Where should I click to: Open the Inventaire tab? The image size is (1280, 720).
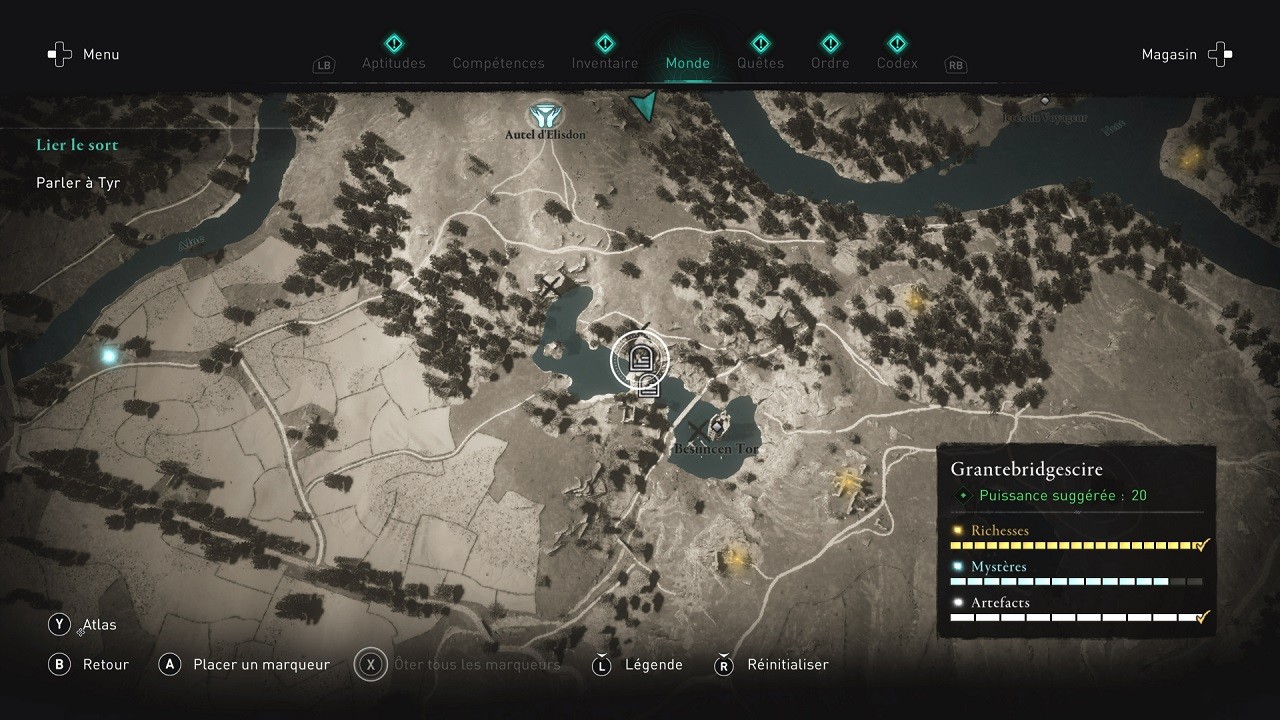604,62
